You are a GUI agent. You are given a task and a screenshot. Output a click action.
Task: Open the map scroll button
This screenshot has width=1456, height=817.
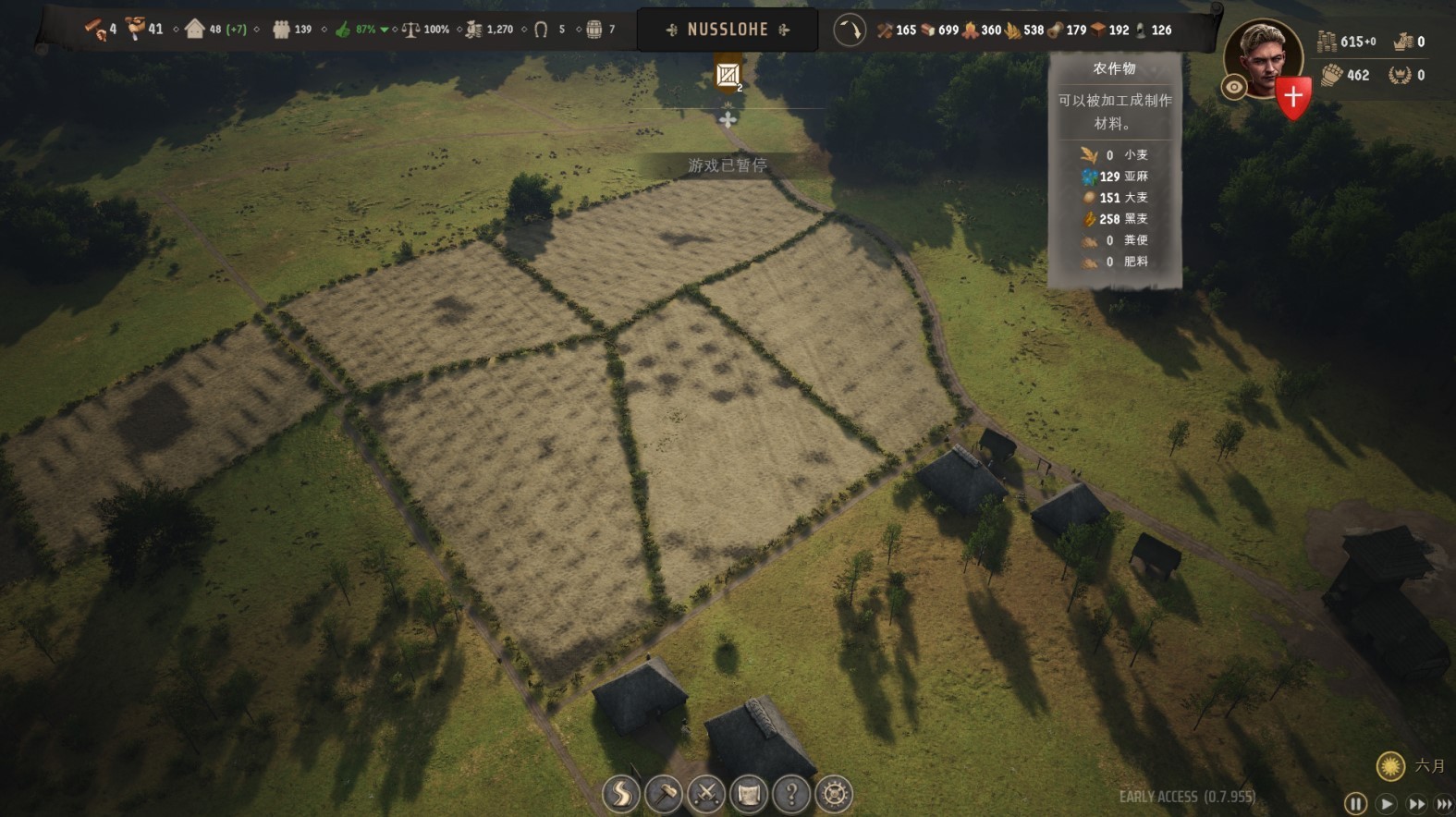tap(749, 794)
